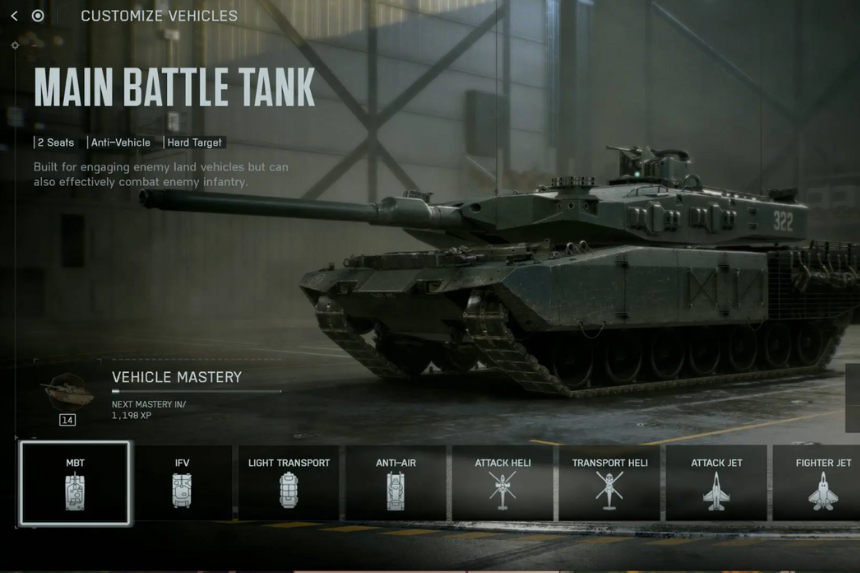The height and width of the screenshot is (573, 860).
Task: Switch to the Light Transport tile
Action: [289, 483]
